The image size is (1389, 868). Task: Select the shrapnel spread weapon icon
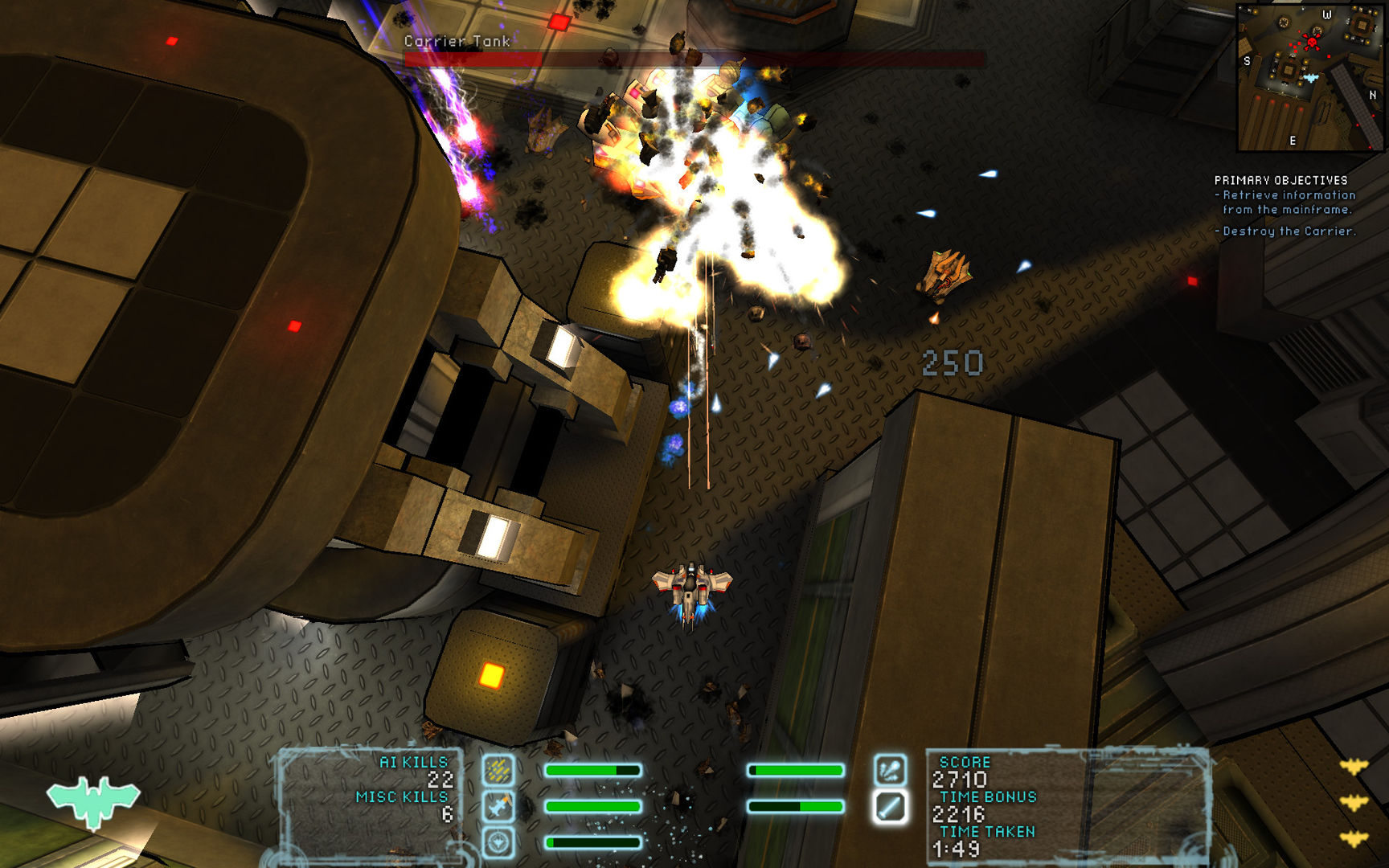(497, 770)
